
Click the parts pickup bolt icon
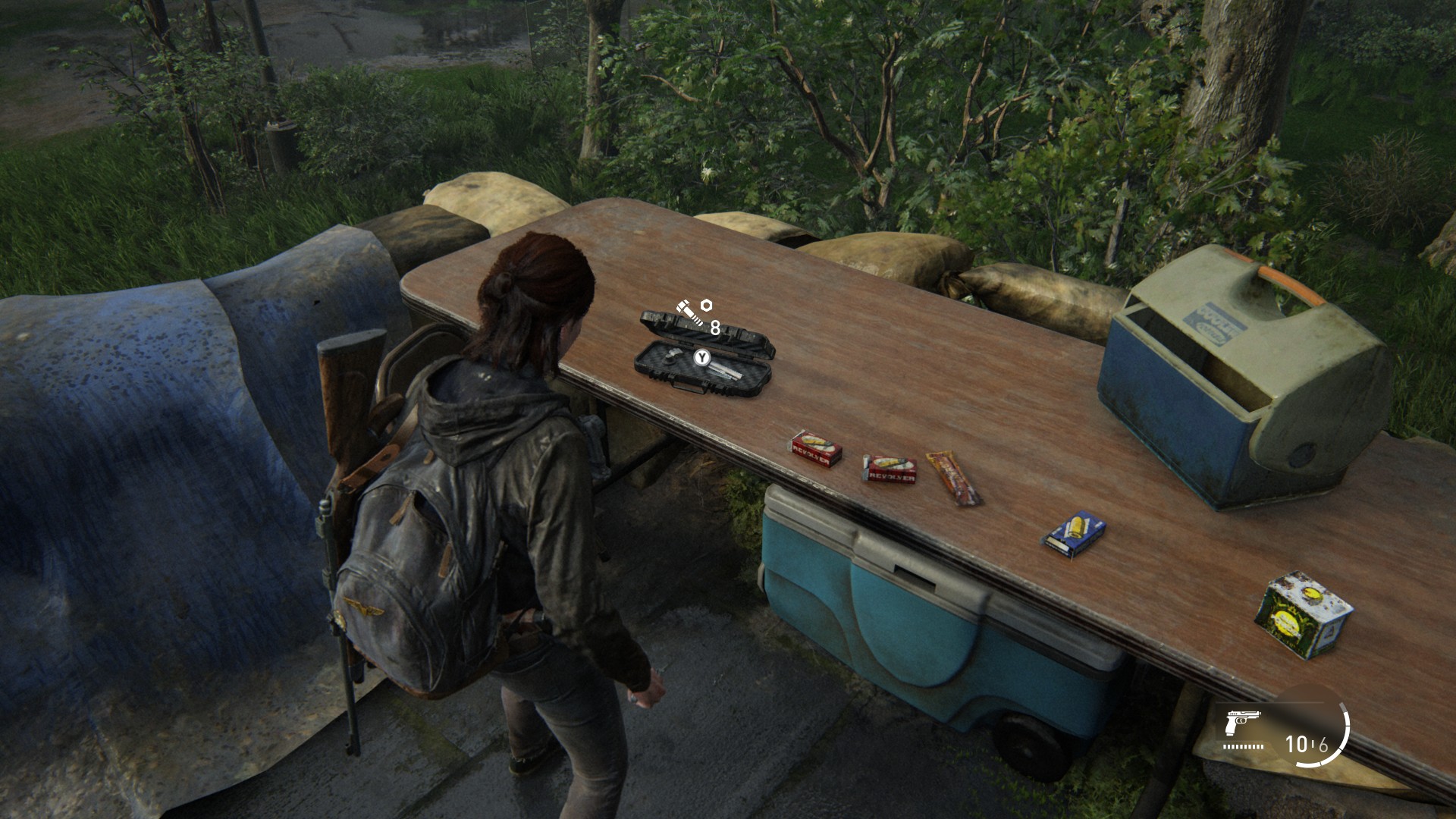(x=686, y=312)
